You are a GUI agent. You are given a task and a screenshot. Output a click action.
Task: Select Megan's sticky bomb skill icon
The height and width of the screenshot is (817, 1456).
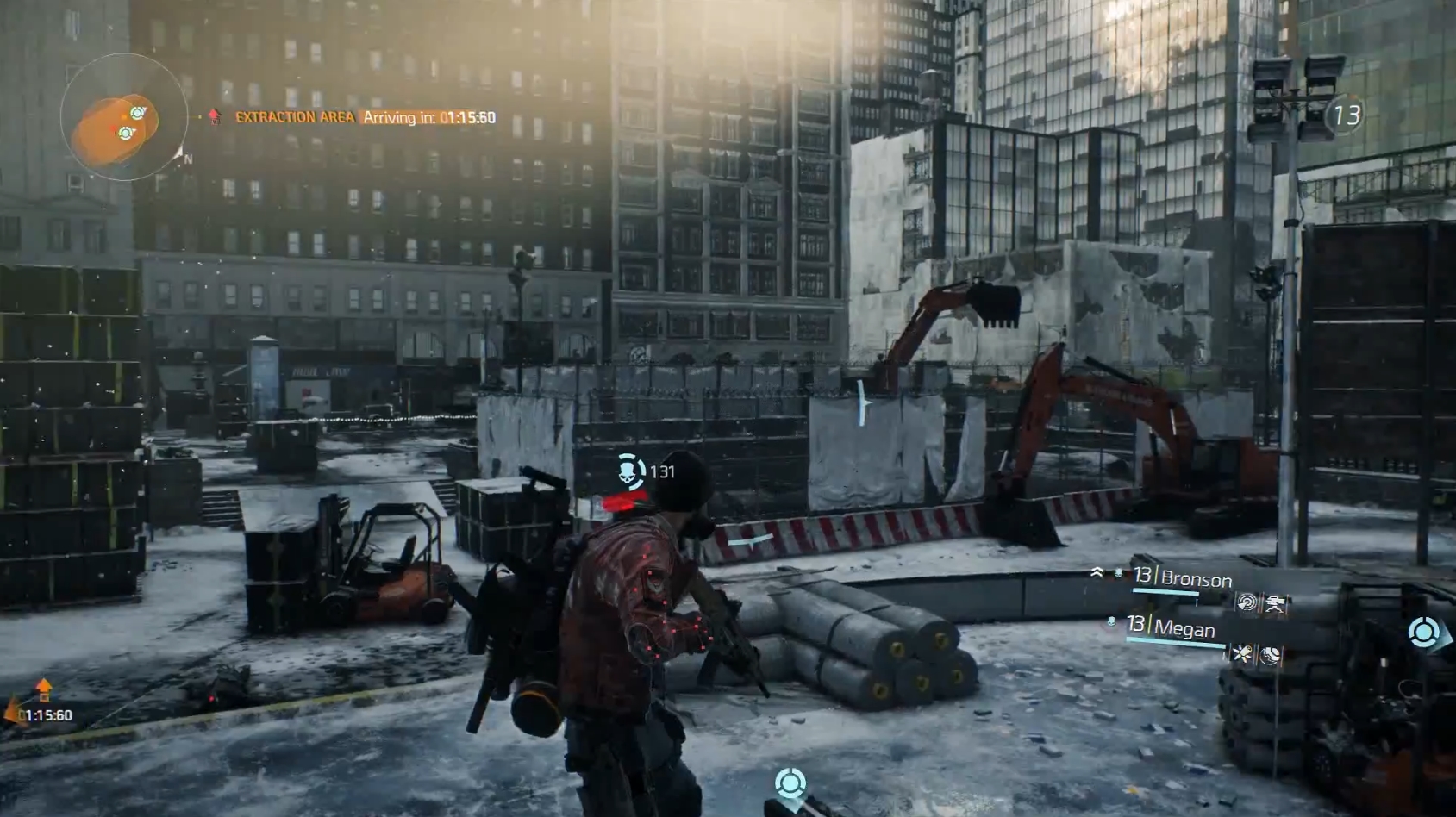(x=1244, y=653)
